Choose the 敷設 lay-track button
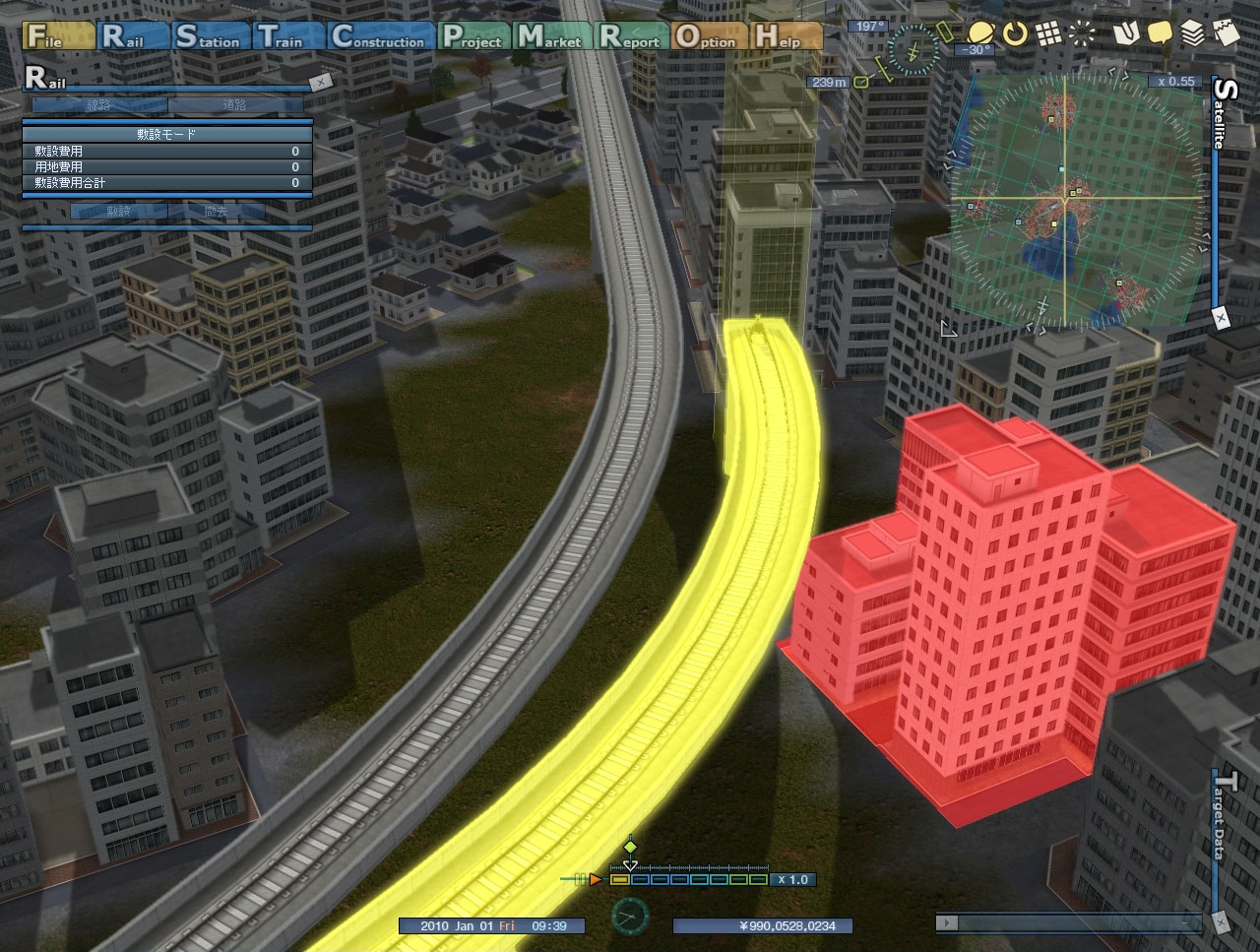This screenshot has width=1260, height=952. pos(118,212)
